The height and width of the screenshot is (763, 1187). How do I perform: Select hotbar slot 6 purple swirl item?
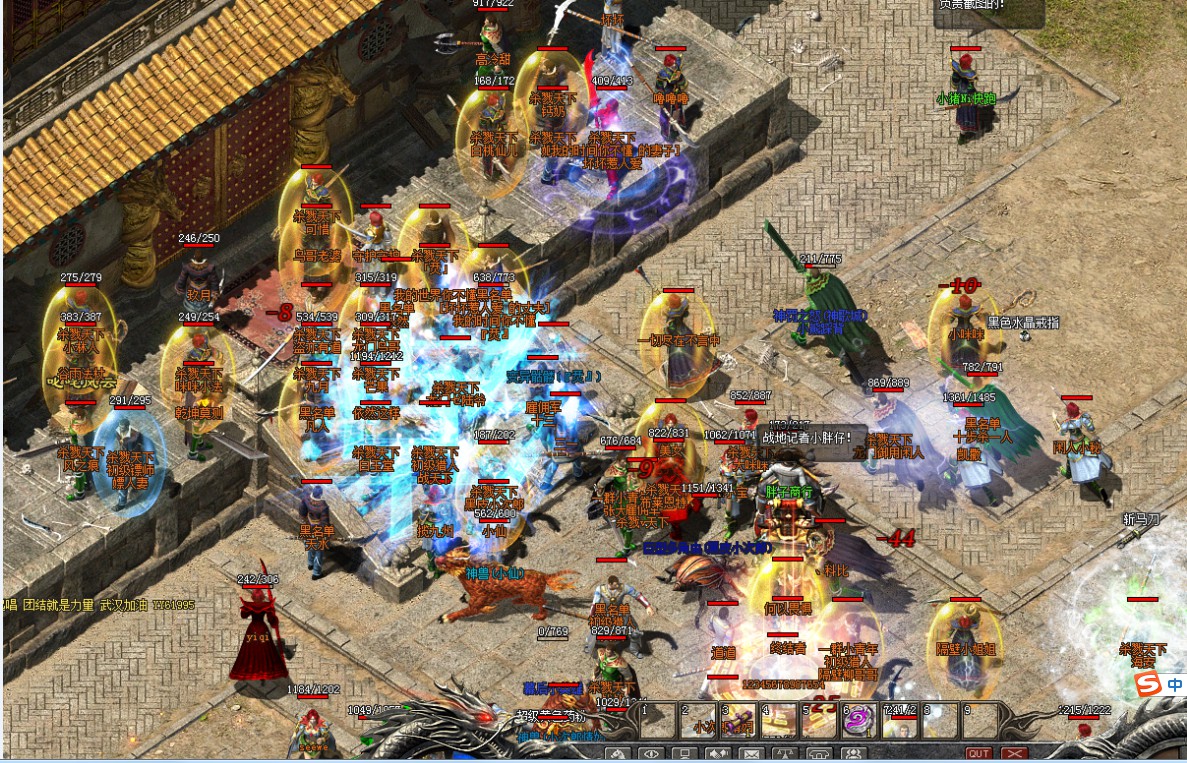pyautogui.click(x=859, y=721)
